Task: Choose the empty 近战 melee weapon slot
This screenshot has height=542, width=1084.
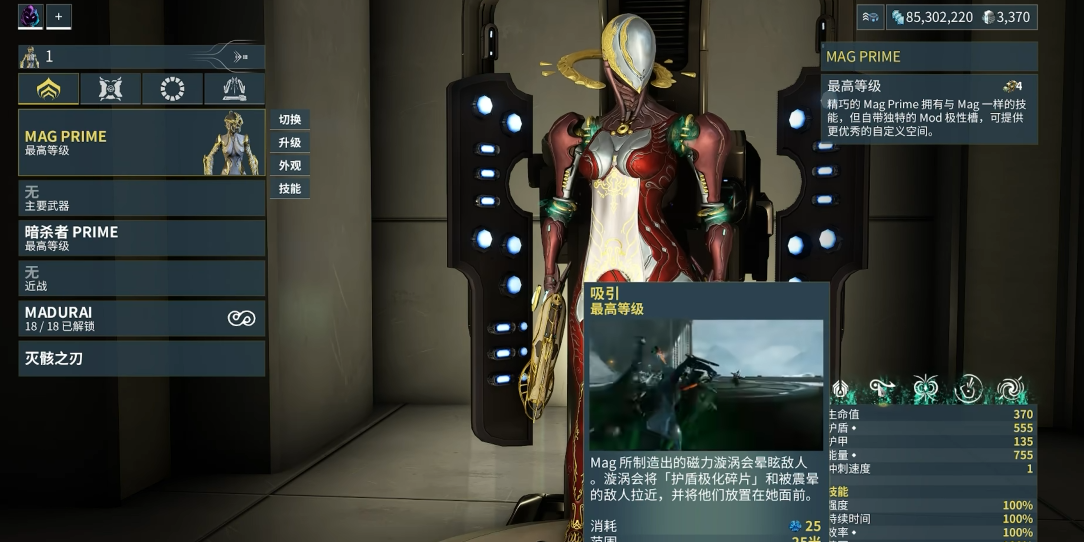Action: coord(141,278)
